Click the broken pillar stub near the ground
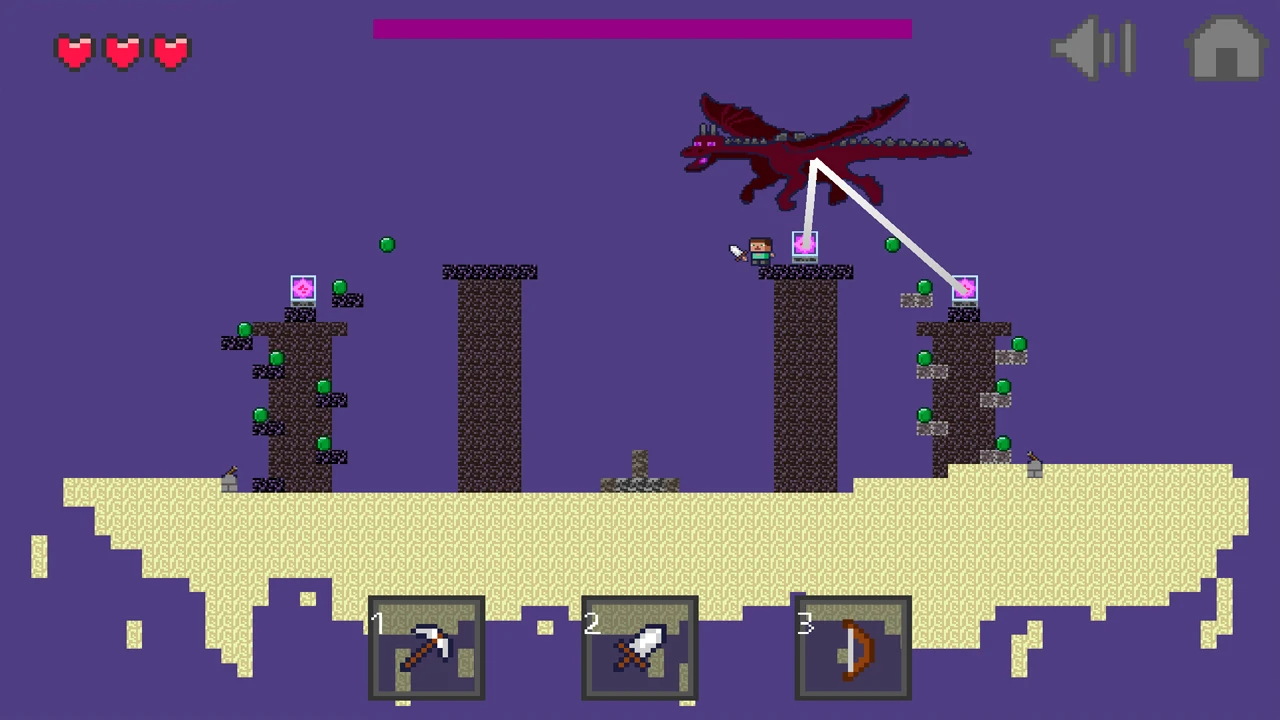Screen dimensions: 1280x720 coord(638,470)
